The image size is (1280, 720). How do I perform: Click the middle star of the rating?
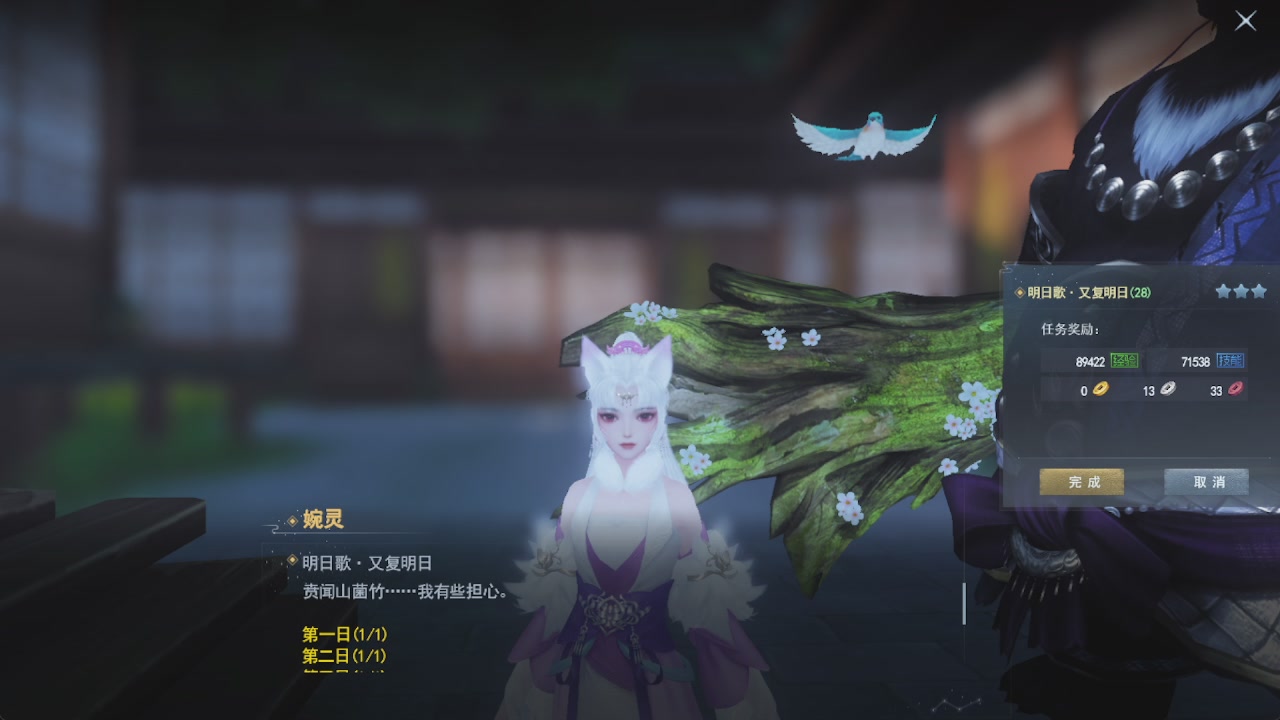pyautogui.click(x=1241, y=292)
